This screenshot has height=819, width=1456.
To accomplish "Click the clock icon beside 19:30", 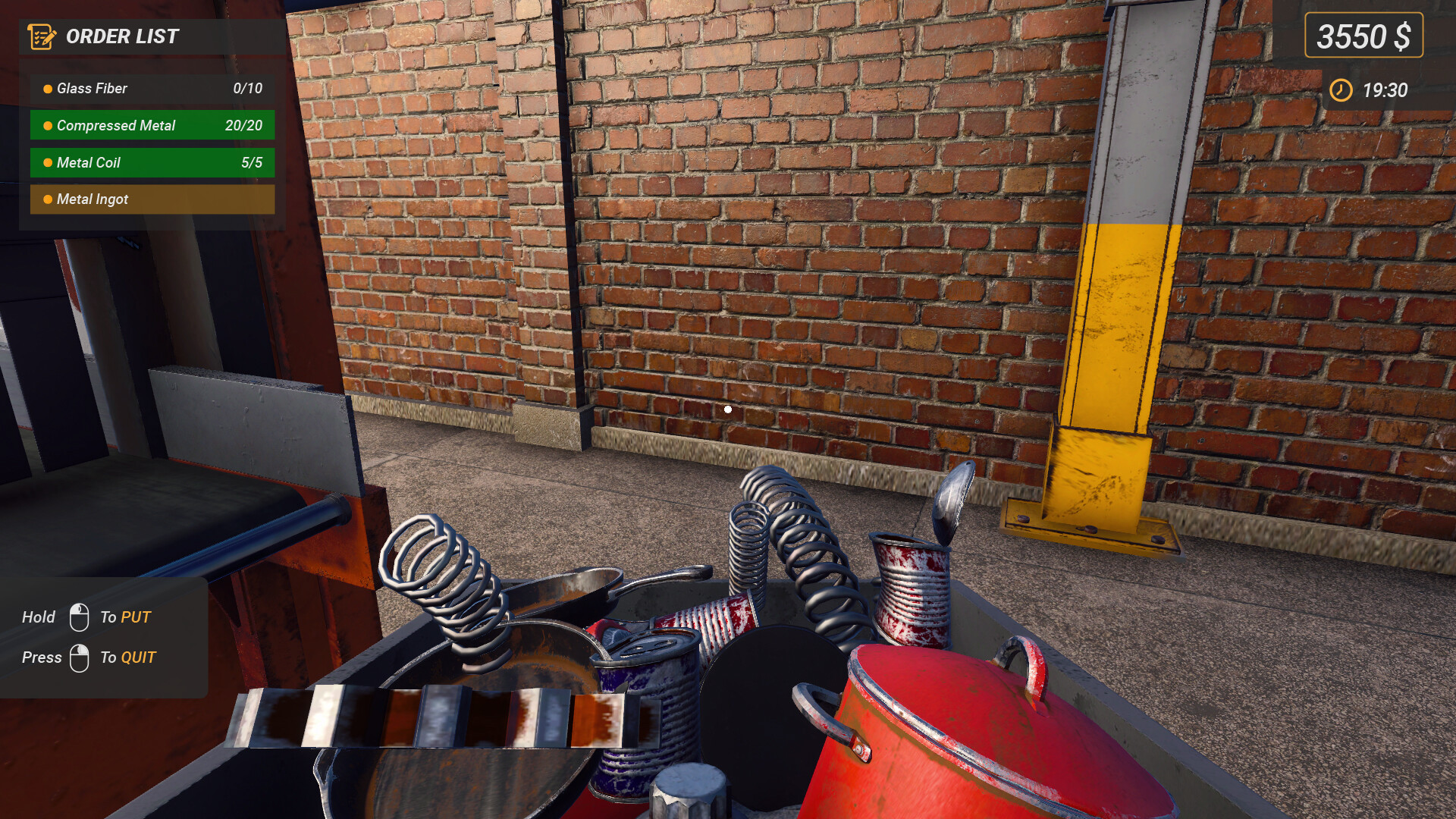I will point(1341,91).
